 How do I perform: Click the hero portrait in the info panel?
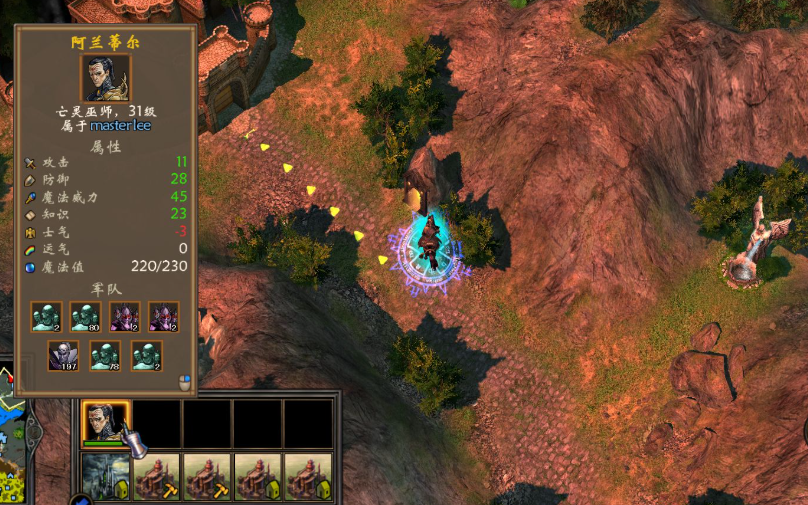(x=105, y=78)
